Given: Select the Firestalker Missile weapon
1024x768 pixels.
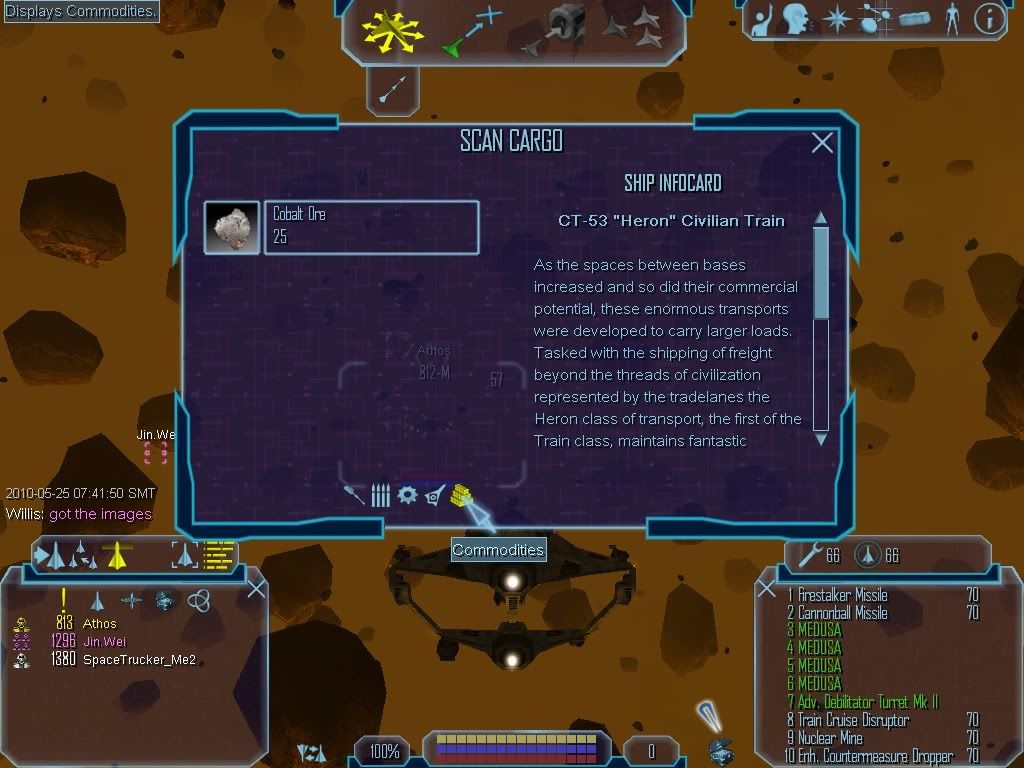Looking at the screenshot, I should 842,595.
